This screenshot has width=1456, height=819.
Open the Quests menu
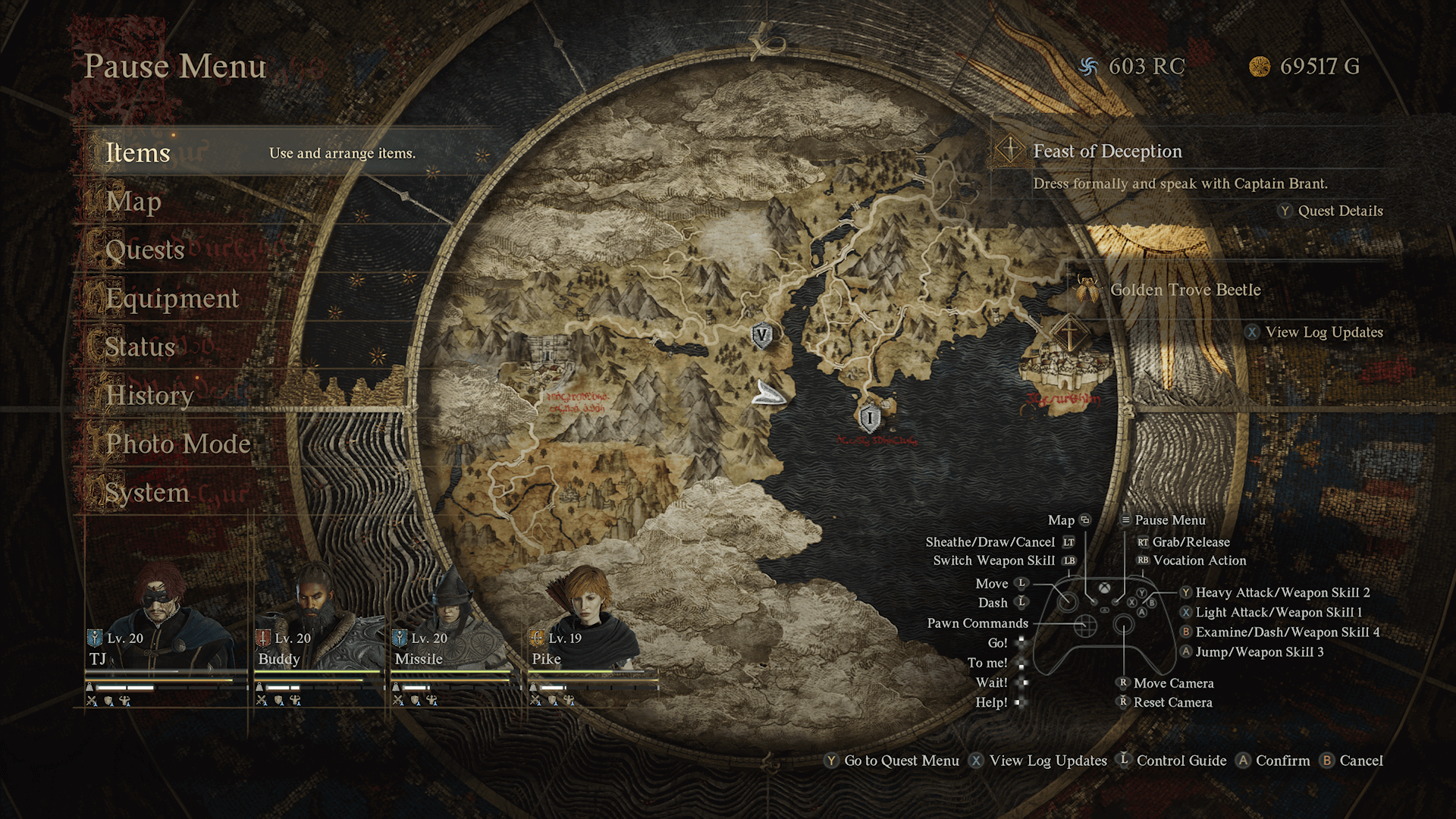(145, 250)
